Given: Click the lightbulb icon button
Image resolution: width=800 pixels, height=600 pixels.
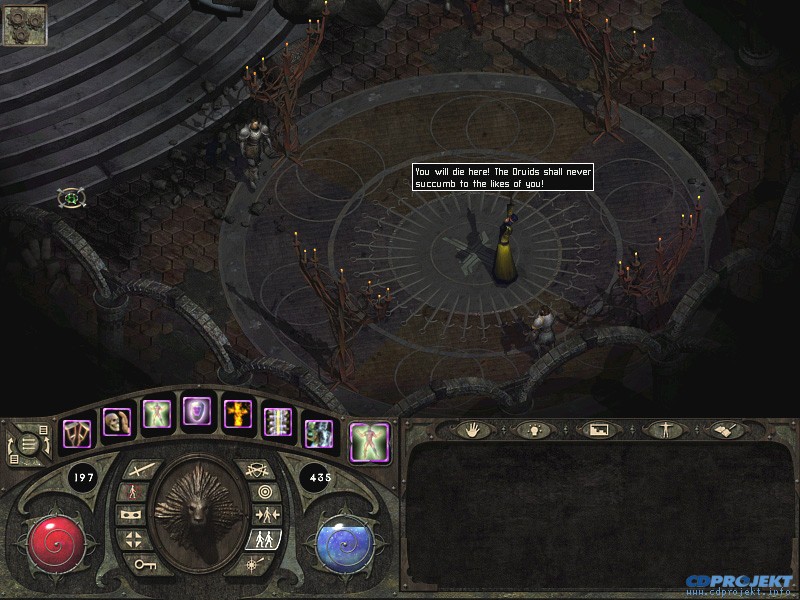Looking at the screenshot, I should tap(530, 430).
